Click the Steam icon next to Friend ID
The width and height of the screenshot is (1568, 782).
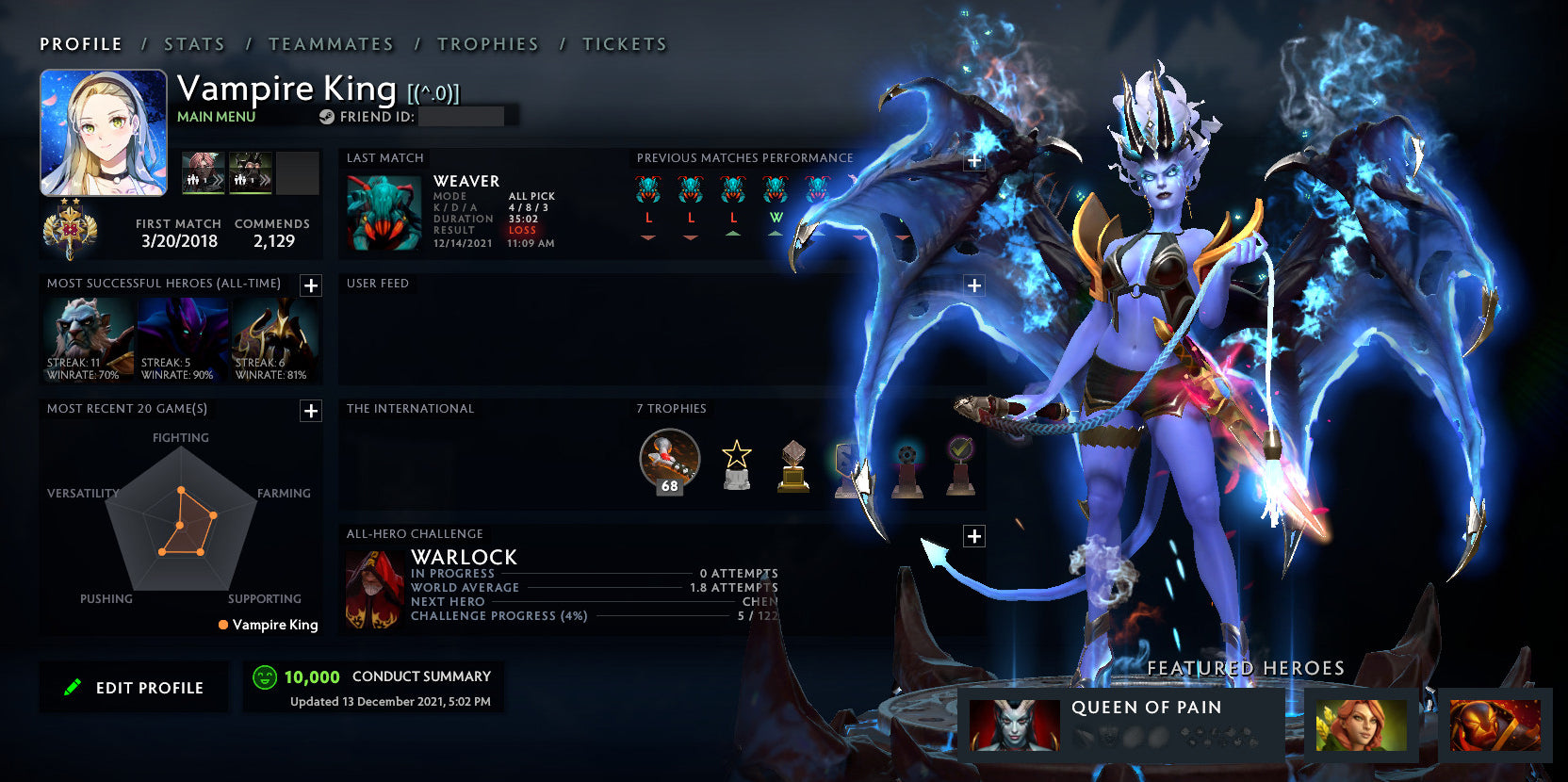(x=325, y=116)
